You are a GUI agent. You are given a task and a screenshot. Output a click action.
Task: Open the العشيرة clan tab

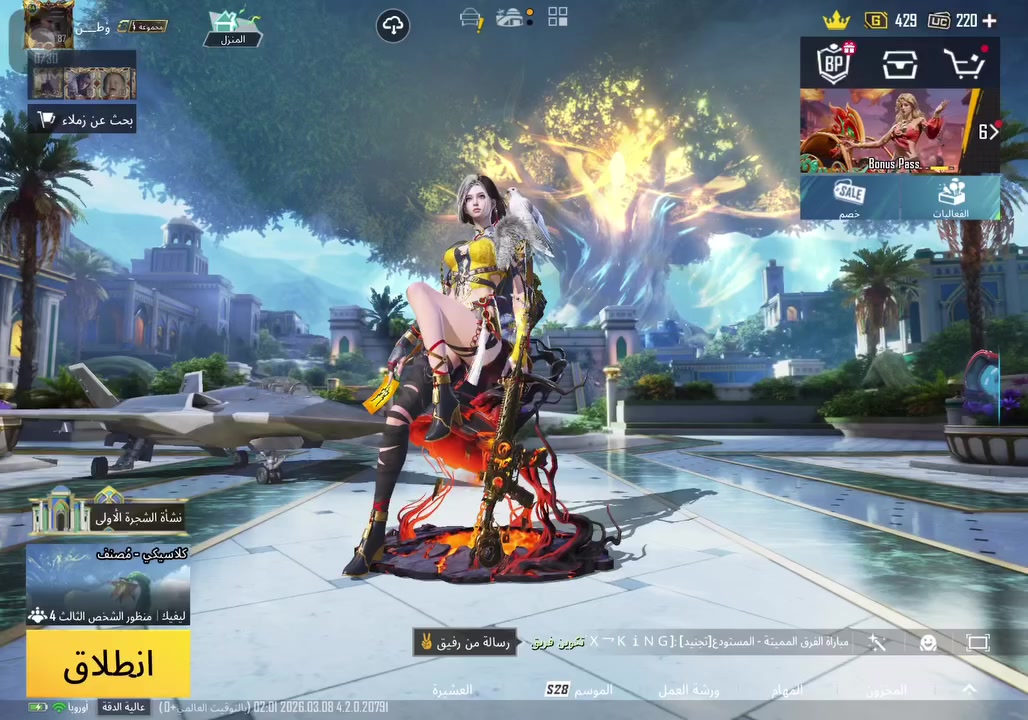click(x=452, y=690)
